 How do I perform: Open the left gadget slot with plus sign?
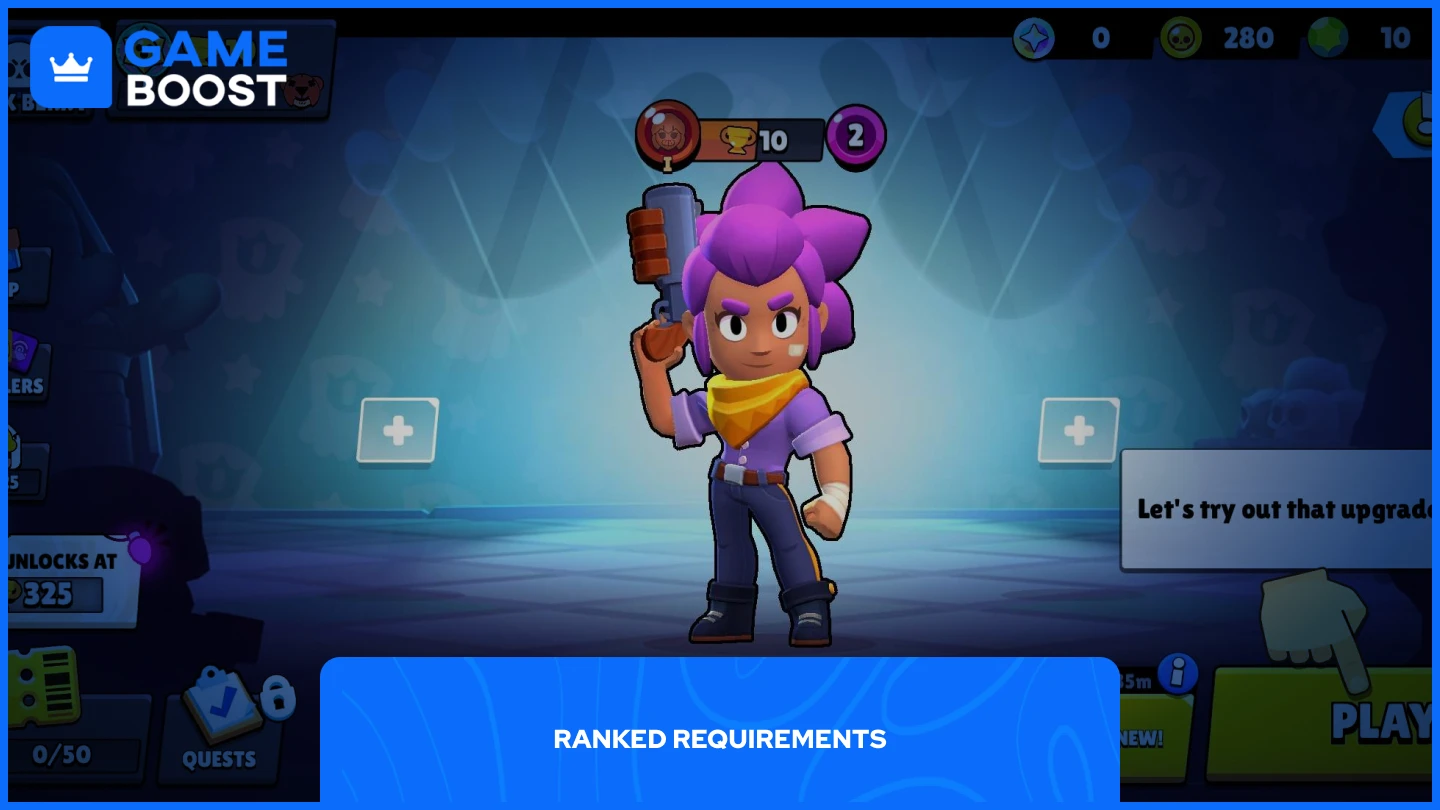(x=398, y=431)
